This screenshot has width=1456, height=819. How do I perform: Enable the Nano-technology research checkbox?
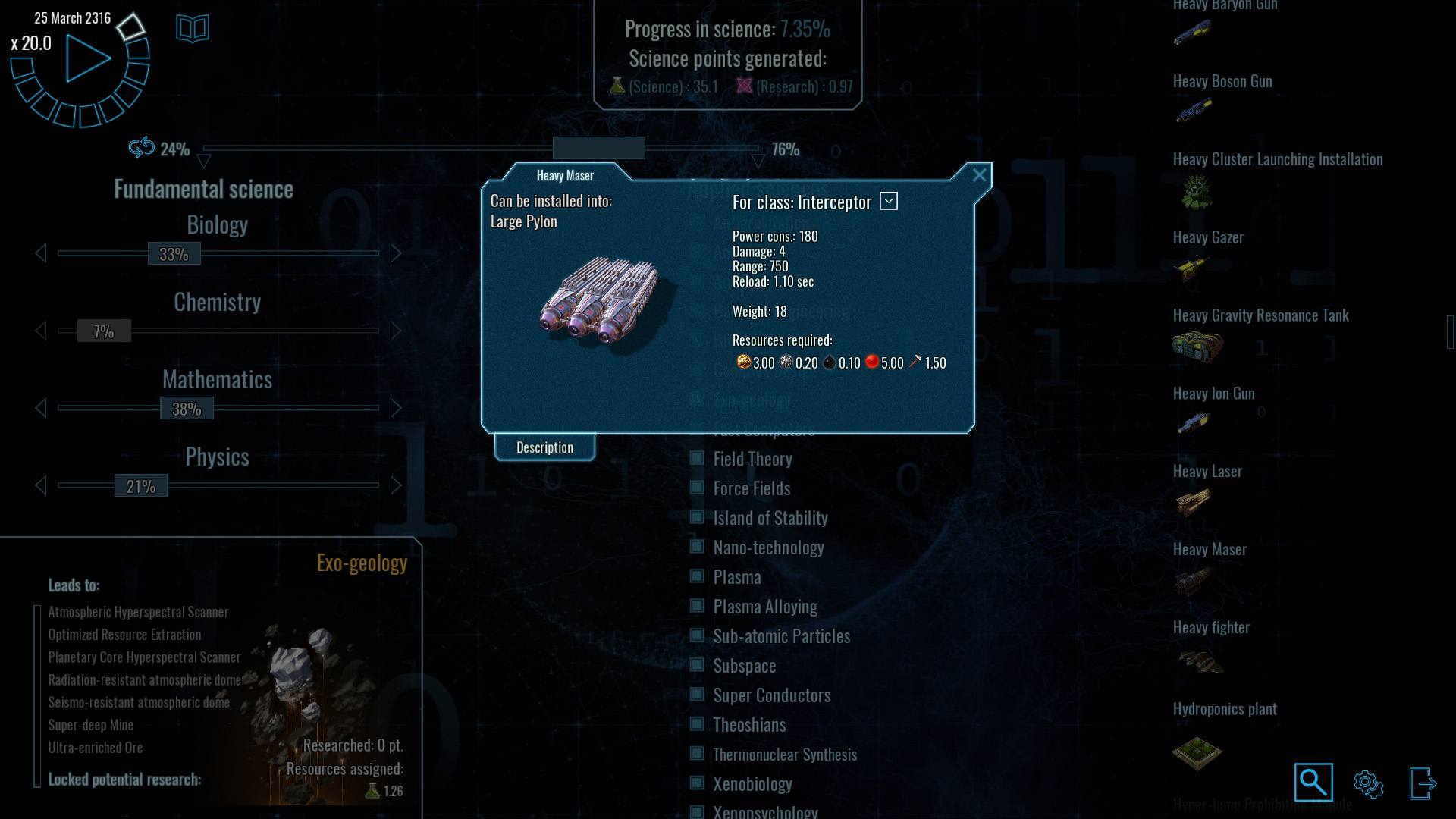697,548
